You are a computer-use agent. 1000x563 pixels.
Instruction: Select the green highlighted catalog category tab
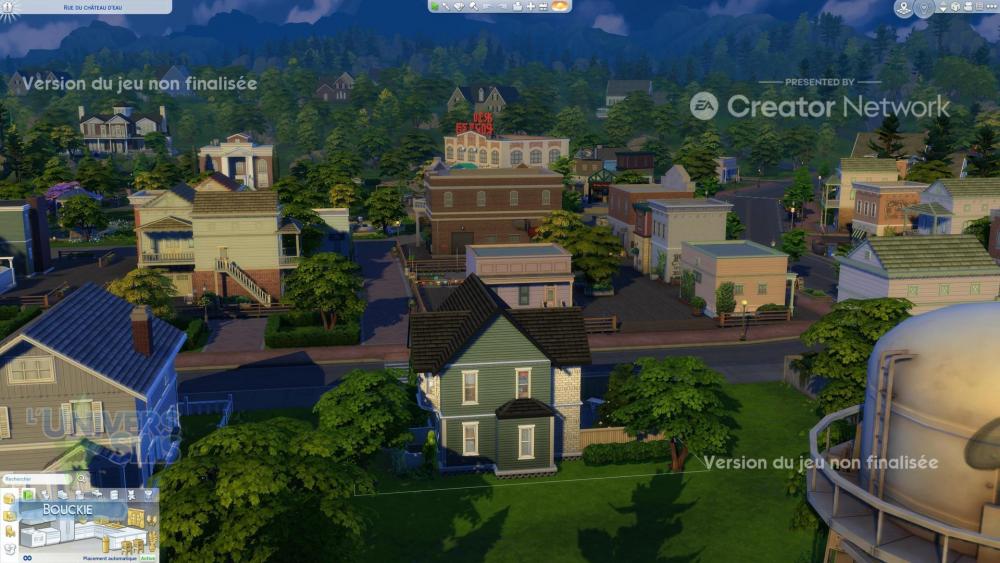point(28,494)
